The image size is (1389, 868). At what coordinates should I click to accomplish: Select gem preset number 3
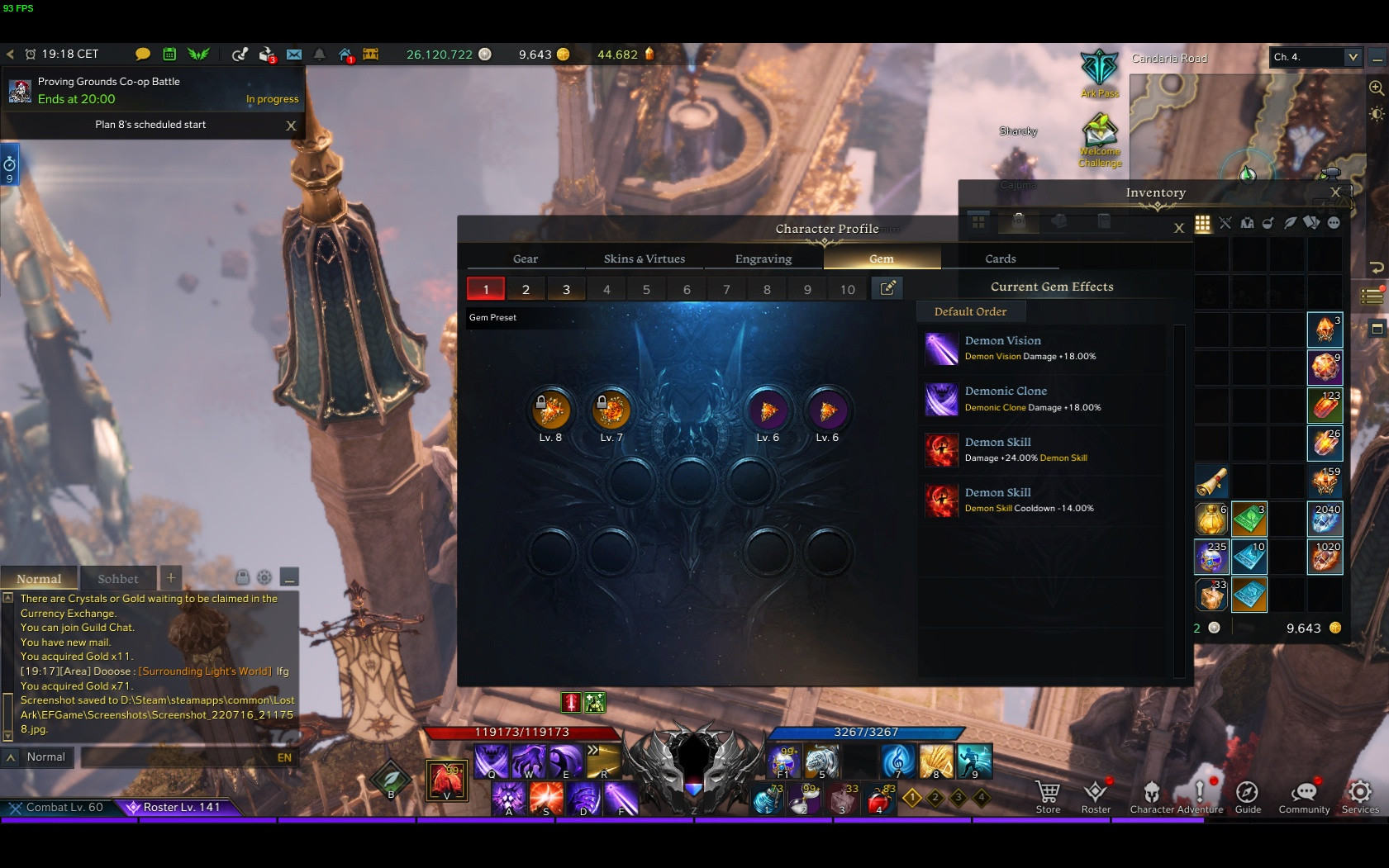pyautogui.click(x=566, y=289)
